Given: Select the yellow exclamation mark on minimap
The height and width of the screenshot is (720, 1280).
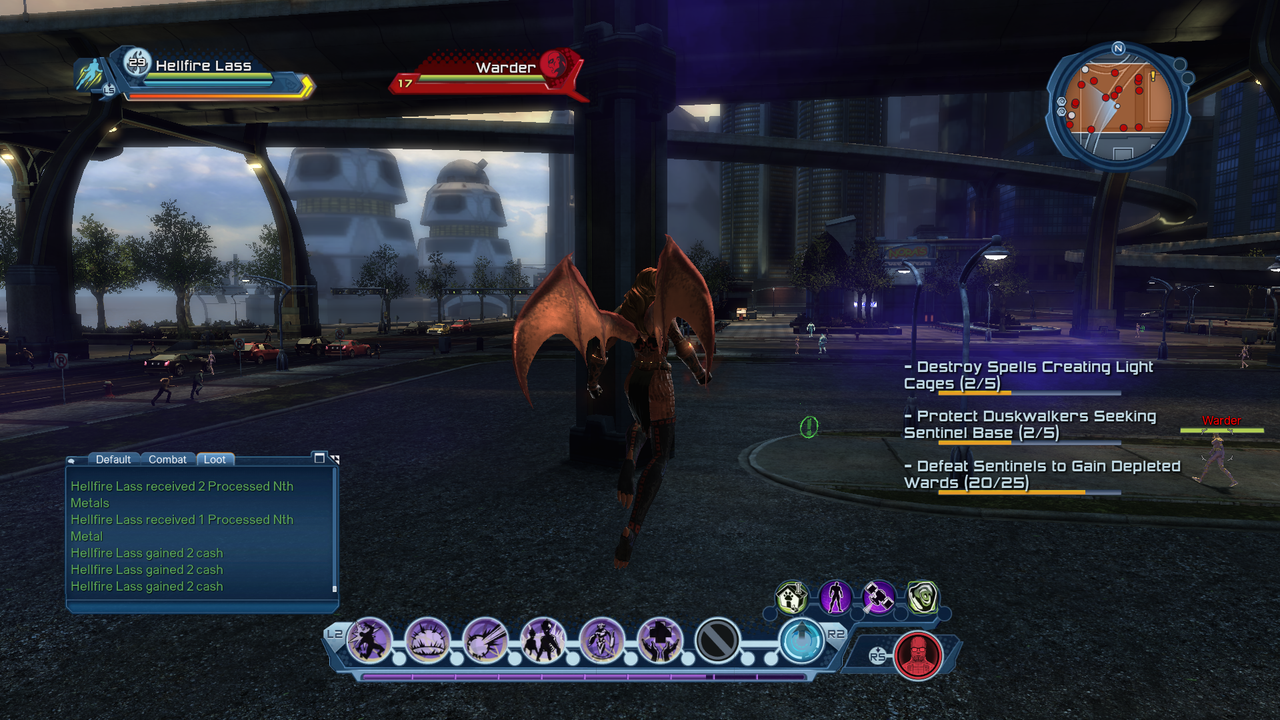Looking at the screenshot, I should [1152, 76].
